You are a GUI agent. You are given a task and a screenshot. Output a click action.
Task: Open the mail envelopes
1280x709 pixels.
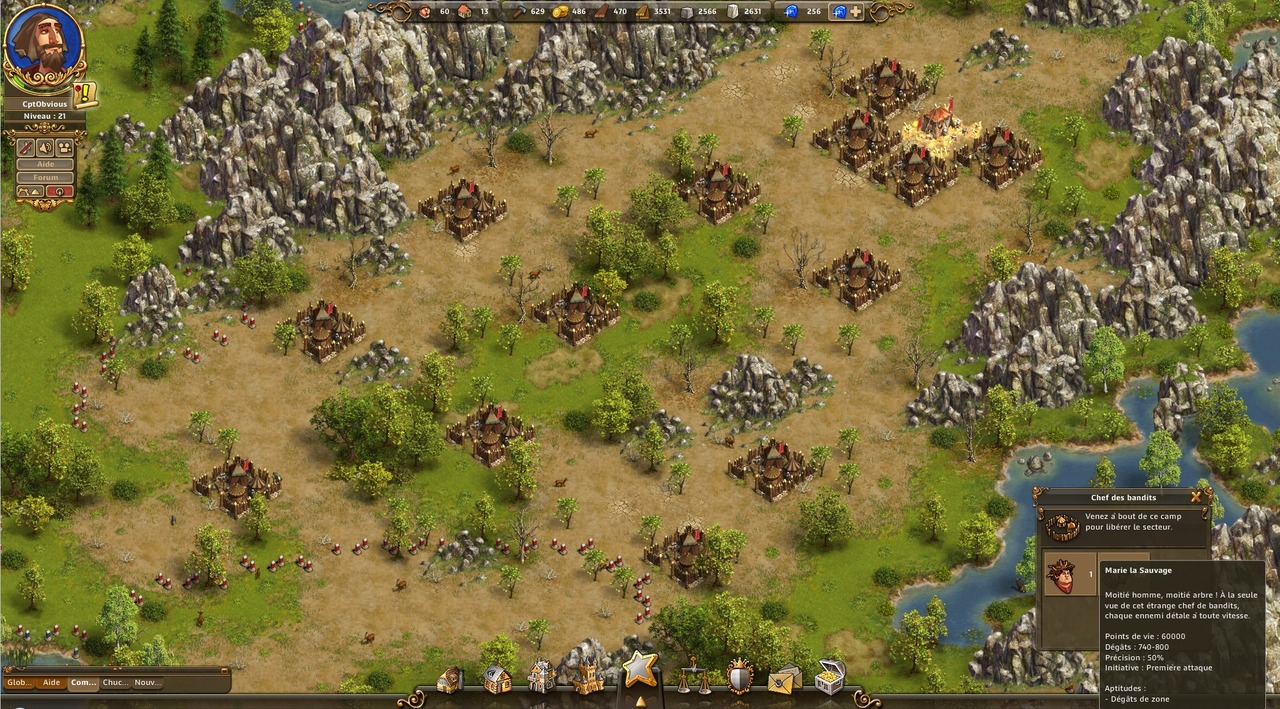[784, 678]
